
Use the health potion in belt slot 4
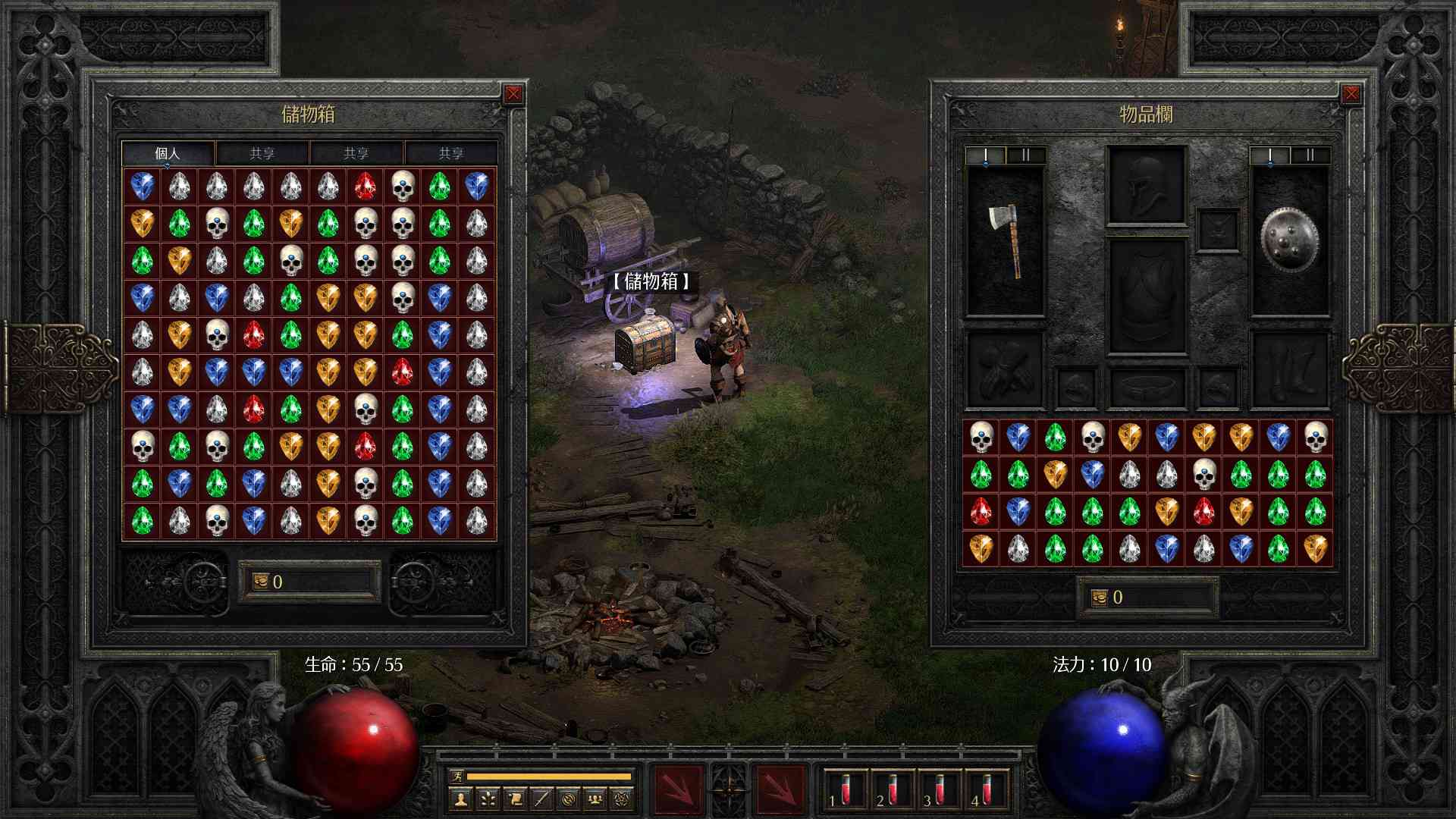click(987, 790)
